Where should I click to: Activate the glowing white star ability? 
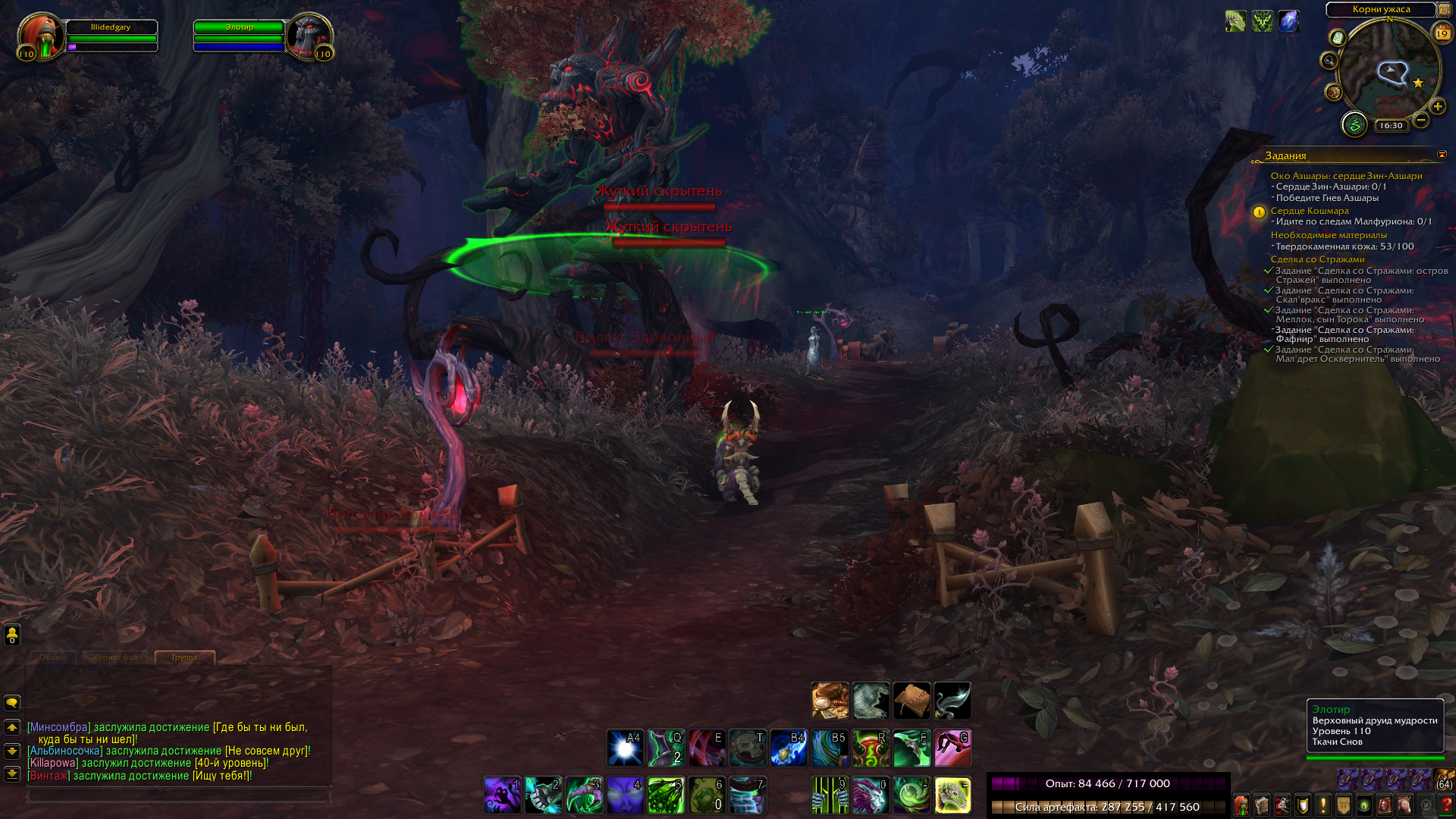pos(625,748)
